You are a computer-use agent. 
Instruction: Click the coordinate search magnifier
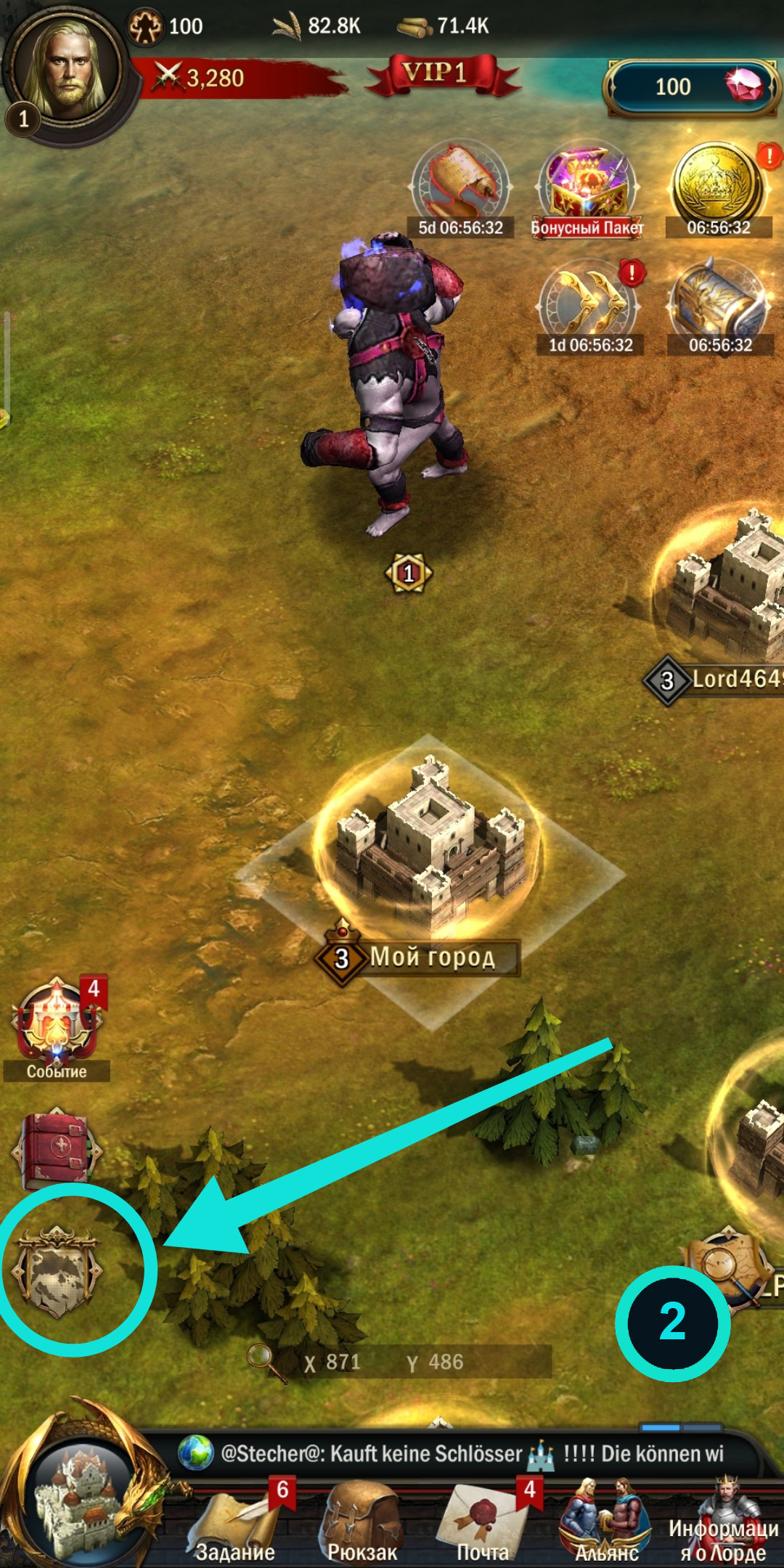point(260,1359)
